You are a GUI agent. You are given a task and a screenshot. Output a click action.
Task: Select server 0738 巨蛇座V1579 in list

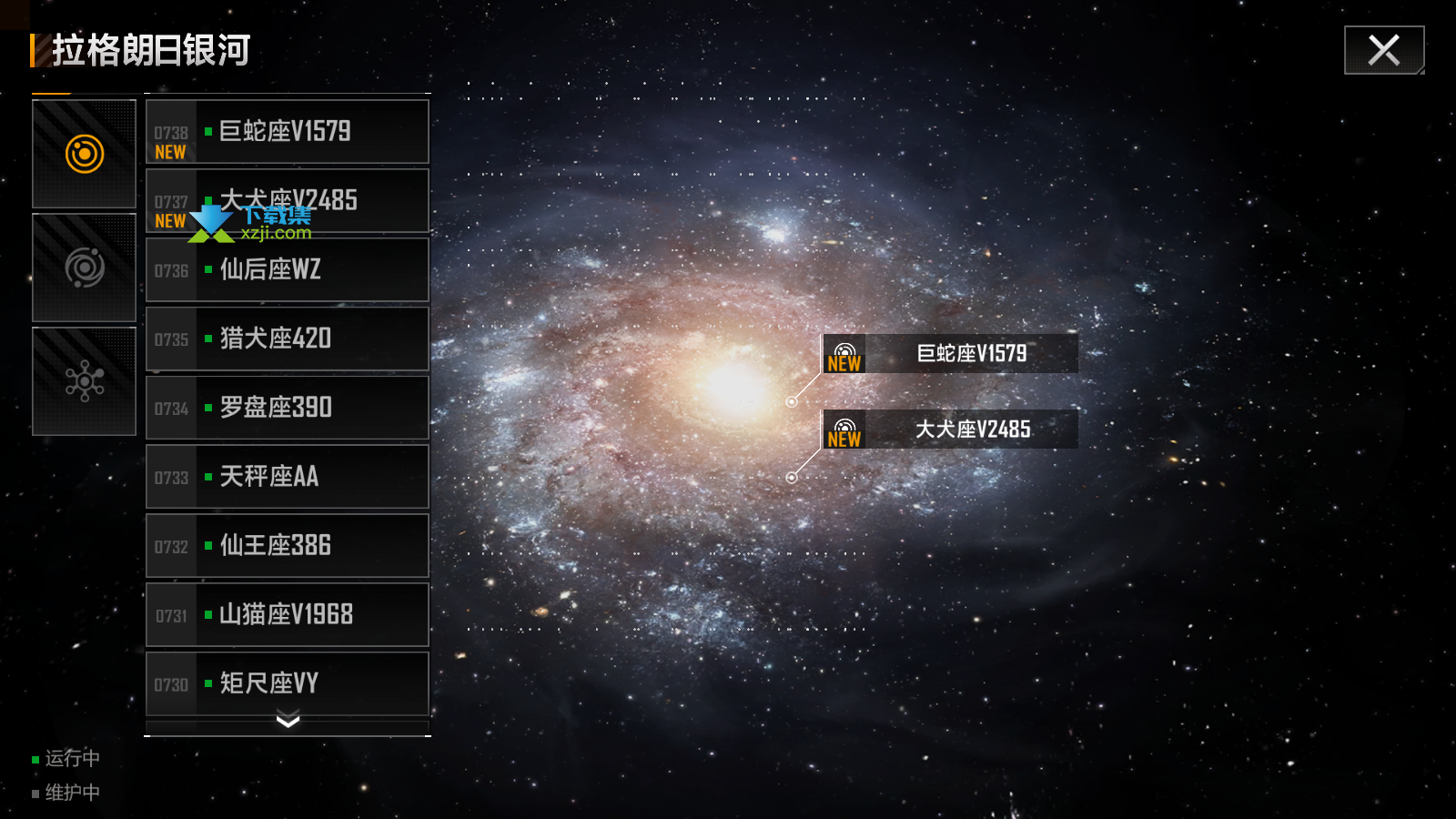coord(287,132)
